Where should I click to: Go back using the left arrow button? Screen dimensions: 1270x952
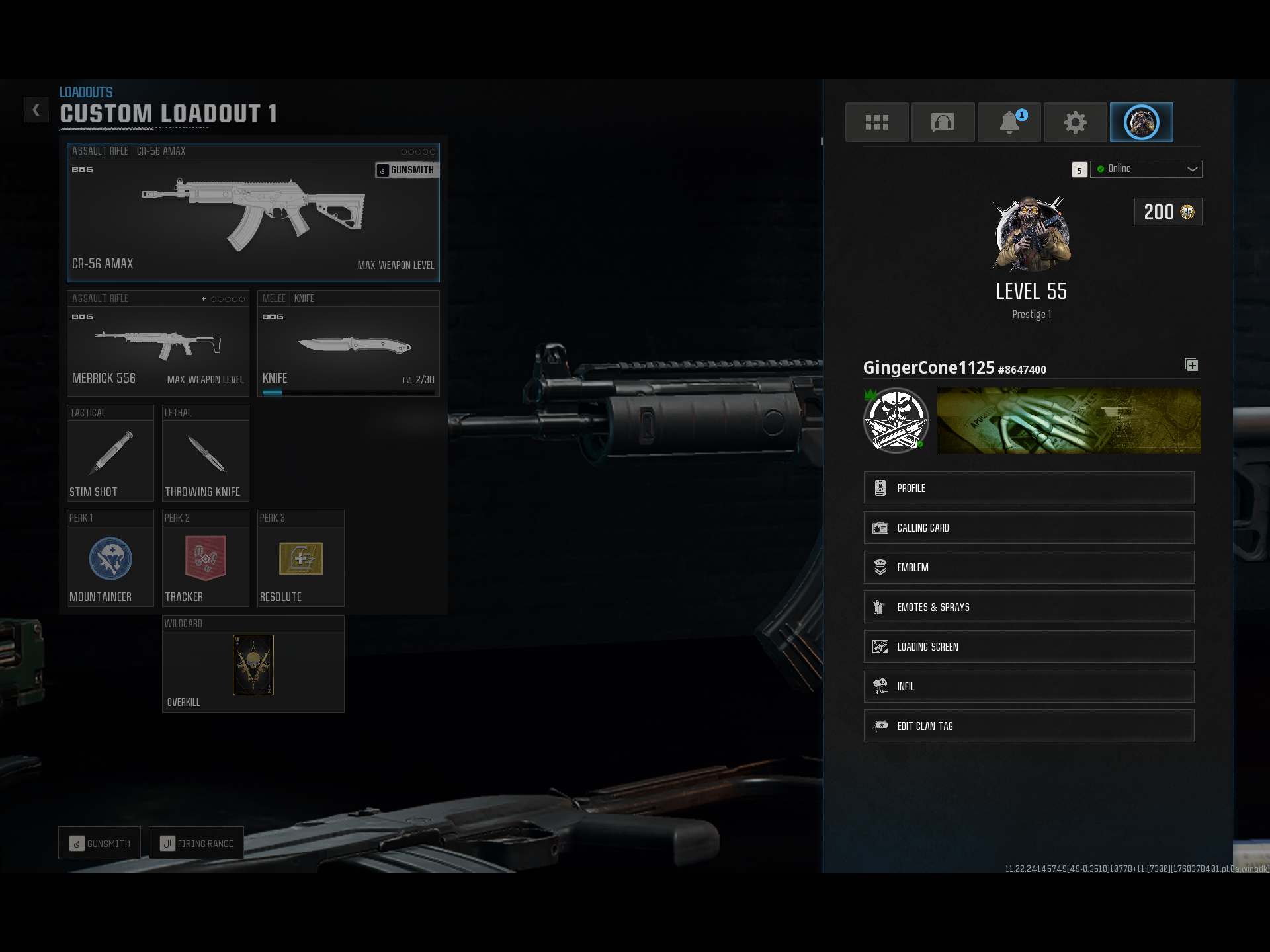36,110
